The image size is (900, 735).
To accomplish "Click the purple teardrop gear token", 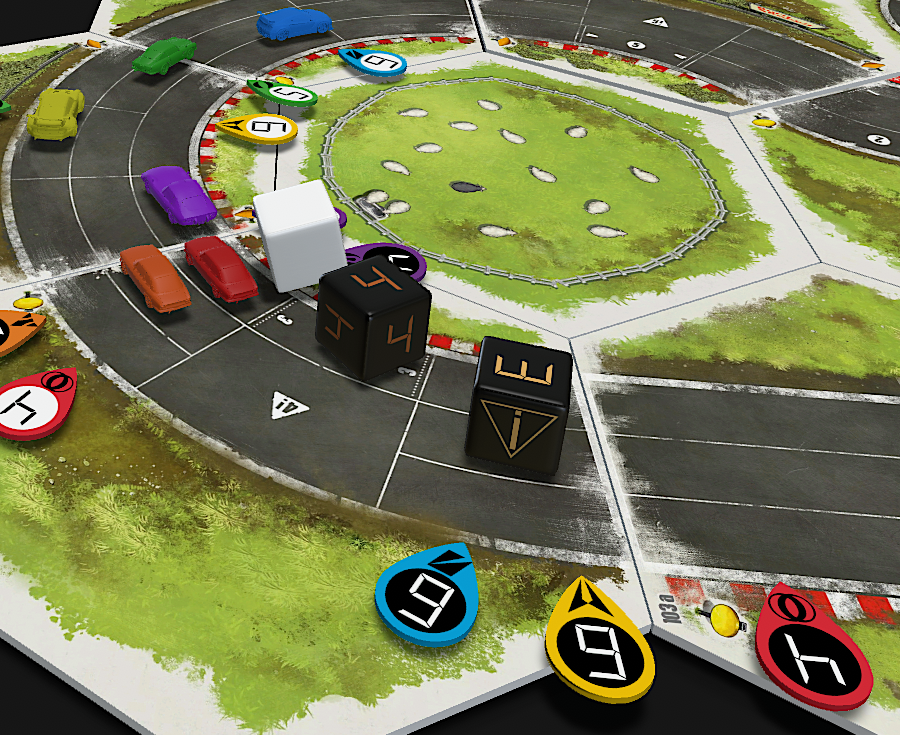I will point(390,262).
